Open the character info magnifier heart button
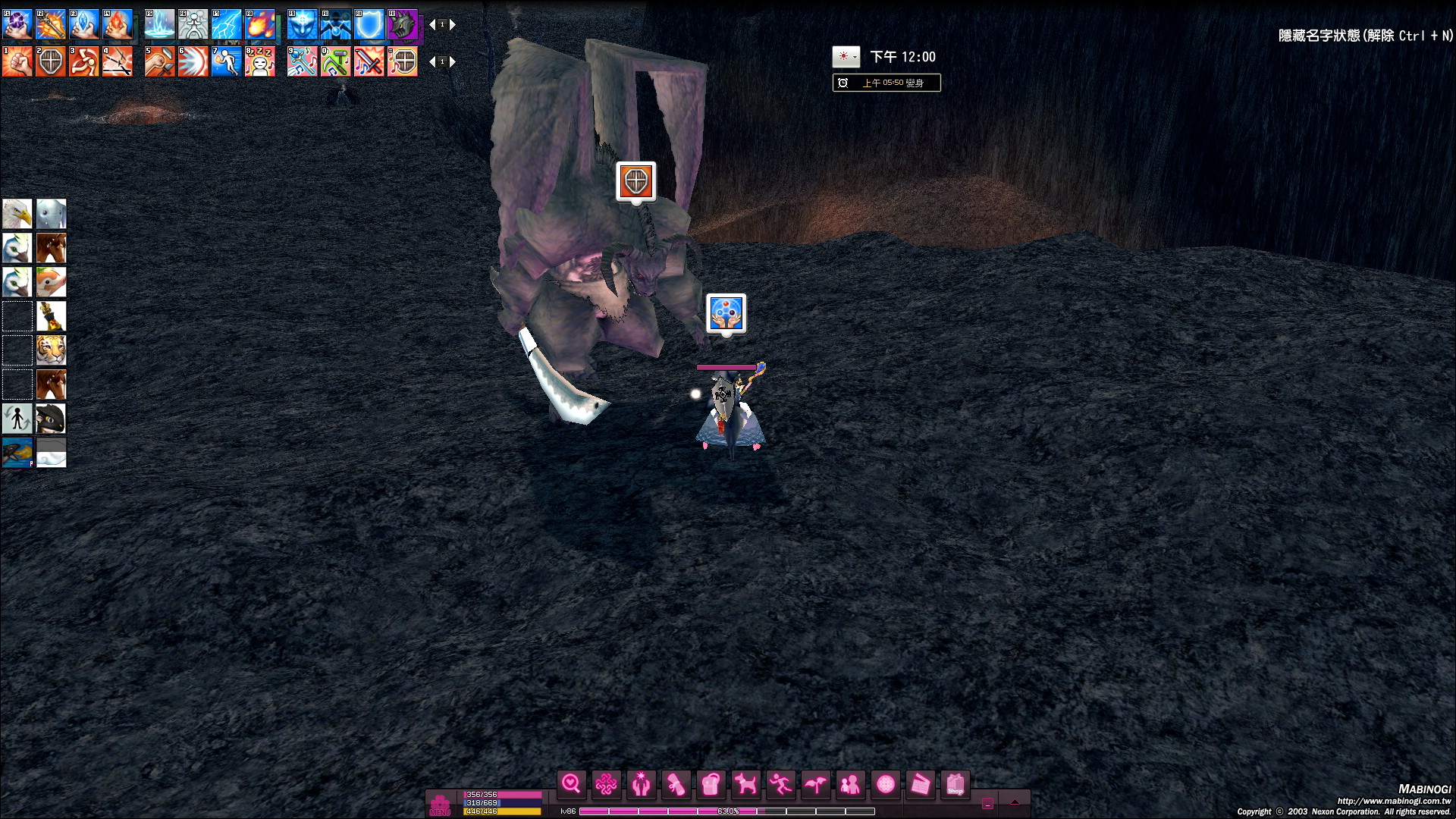 (571, 784)
